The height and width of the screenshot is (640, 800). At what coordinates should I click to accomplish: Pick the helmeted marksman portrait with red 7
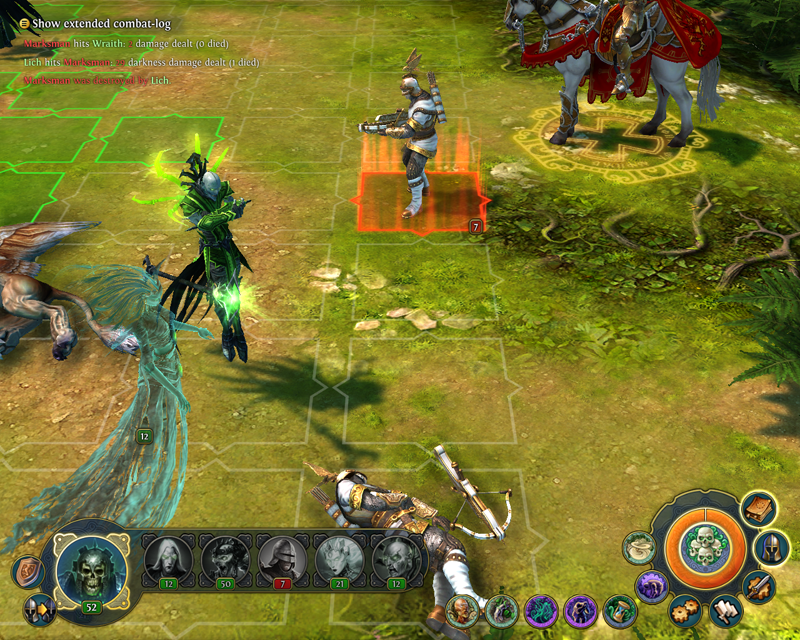pyautogui.click(x=281, y=560)
